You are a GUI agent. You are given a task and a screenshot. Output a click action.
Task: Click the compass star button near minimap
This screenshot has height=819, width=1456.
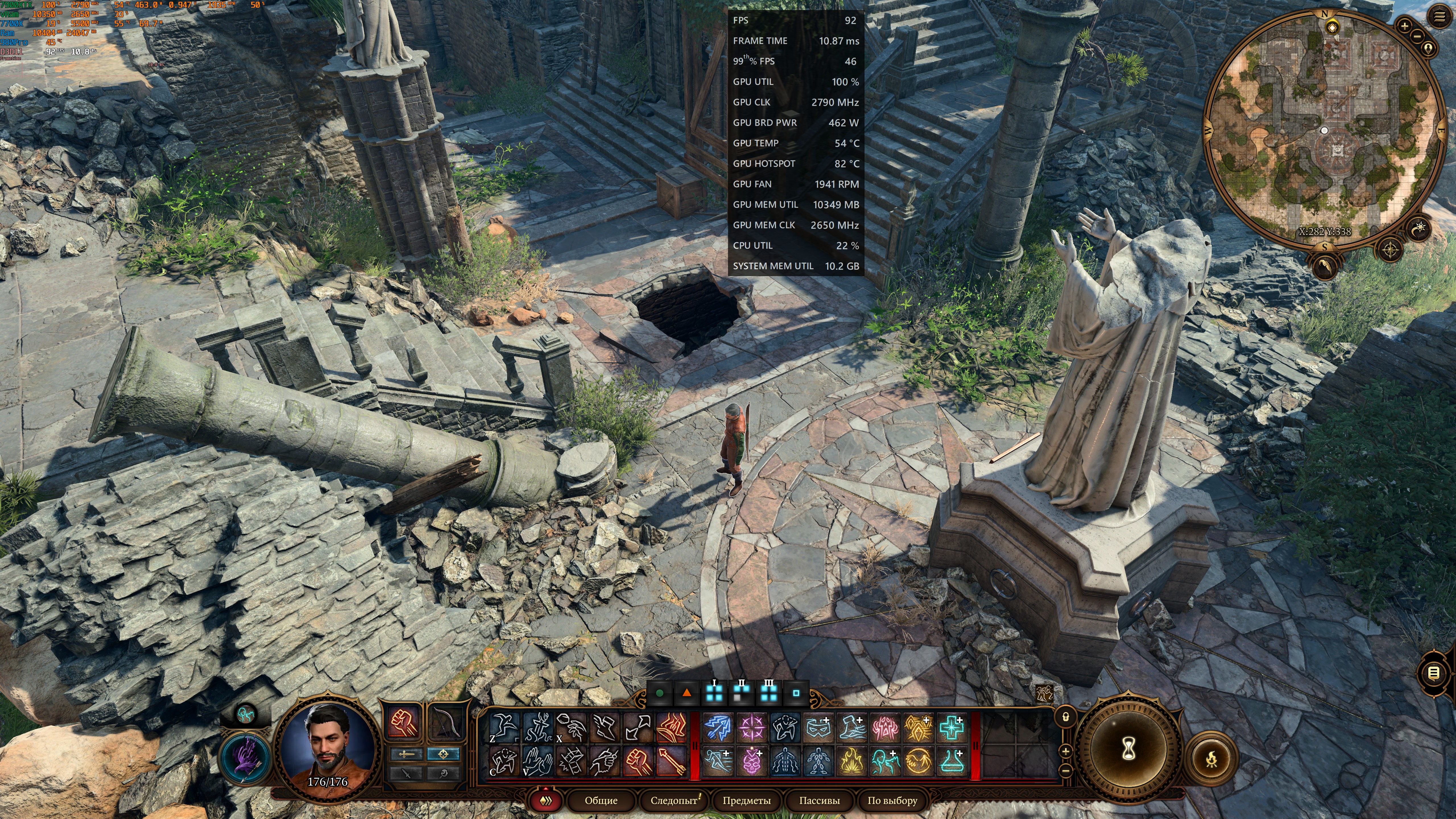1390,249
